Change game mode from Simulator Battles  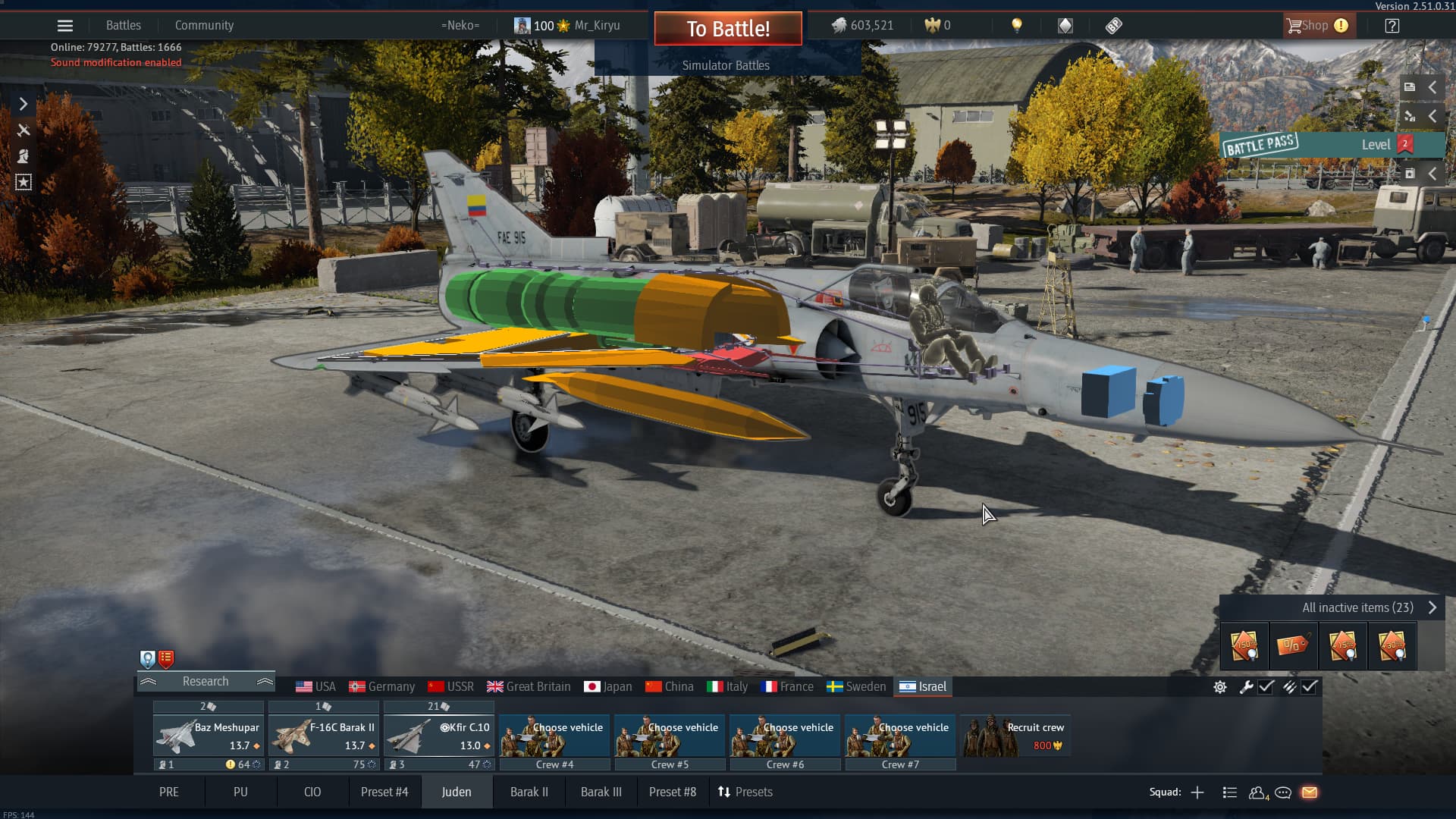pos(726,65)
